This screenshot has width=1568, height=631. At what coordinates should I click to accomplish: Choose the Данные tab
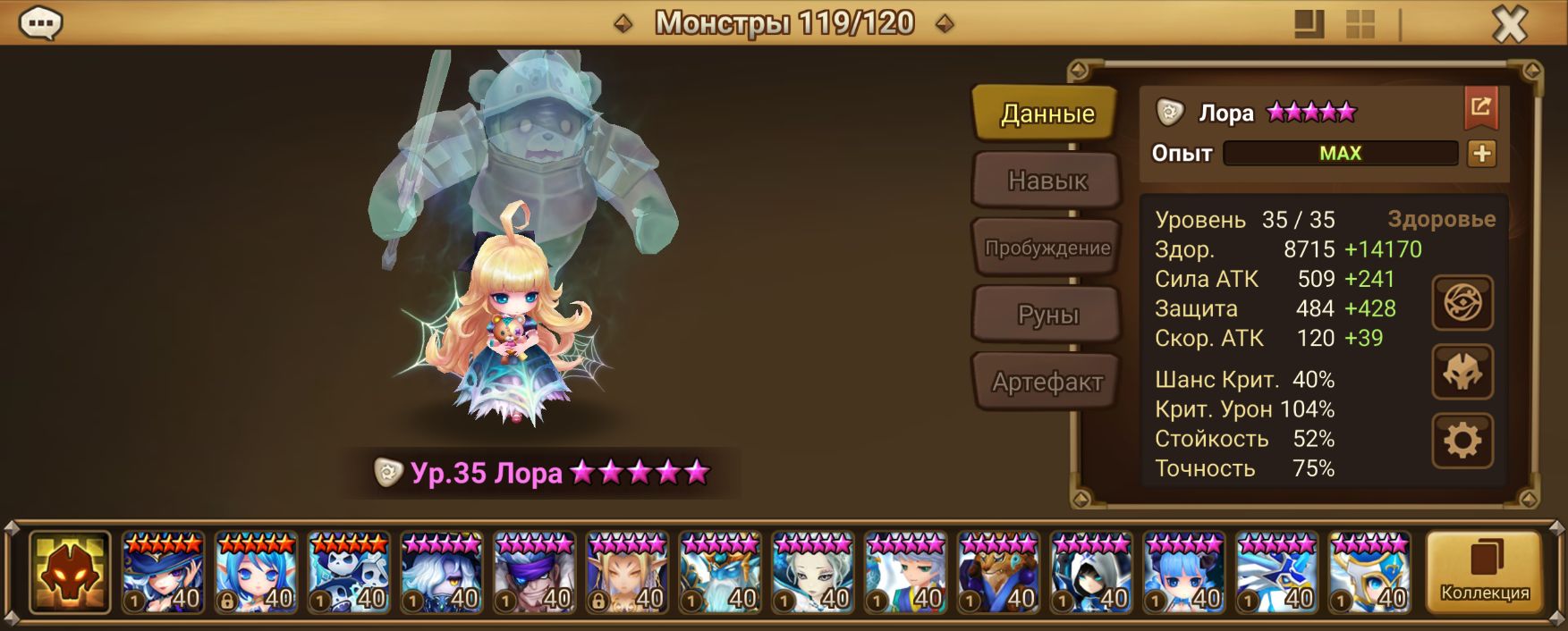click(1047, 114)
